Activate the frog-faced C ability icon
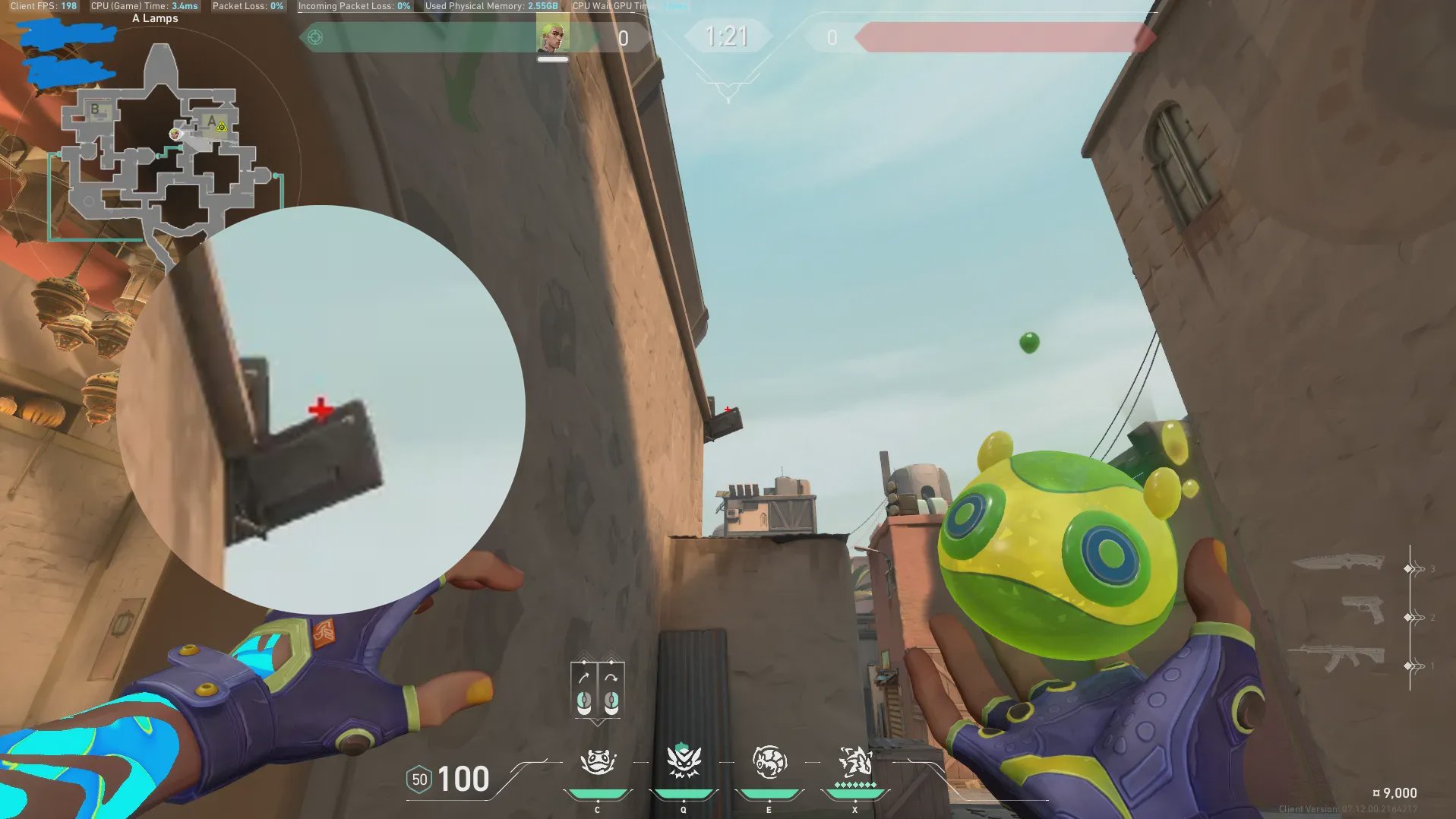 [x=598, y=762]
